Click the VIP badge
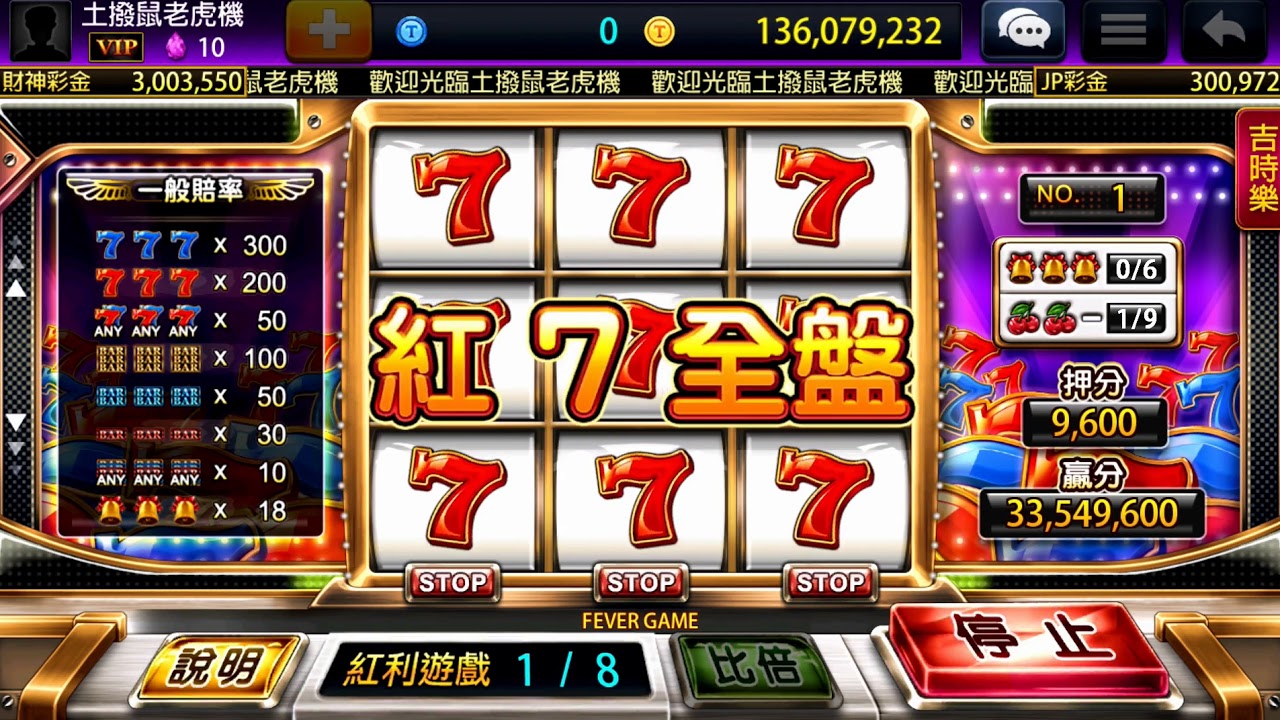 pos(116,47)
